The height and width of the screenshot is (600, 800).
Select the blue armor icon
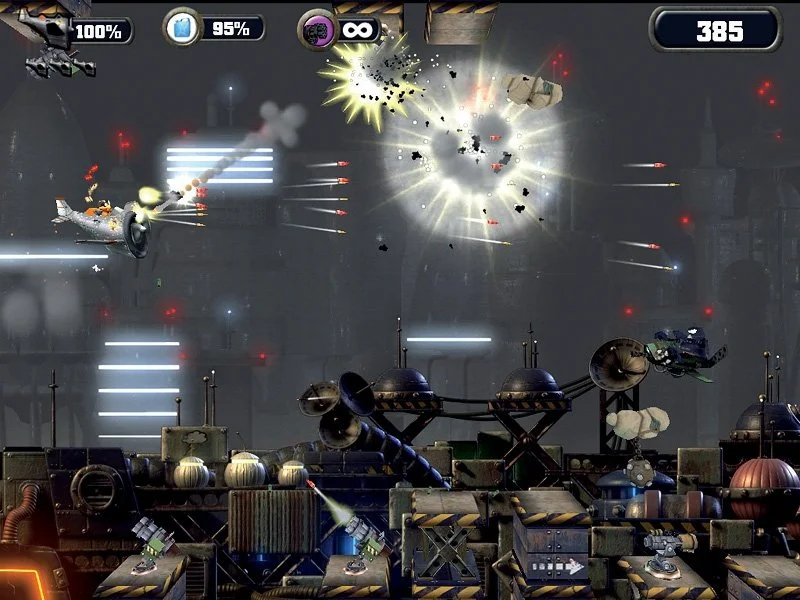tap(182, 27)
